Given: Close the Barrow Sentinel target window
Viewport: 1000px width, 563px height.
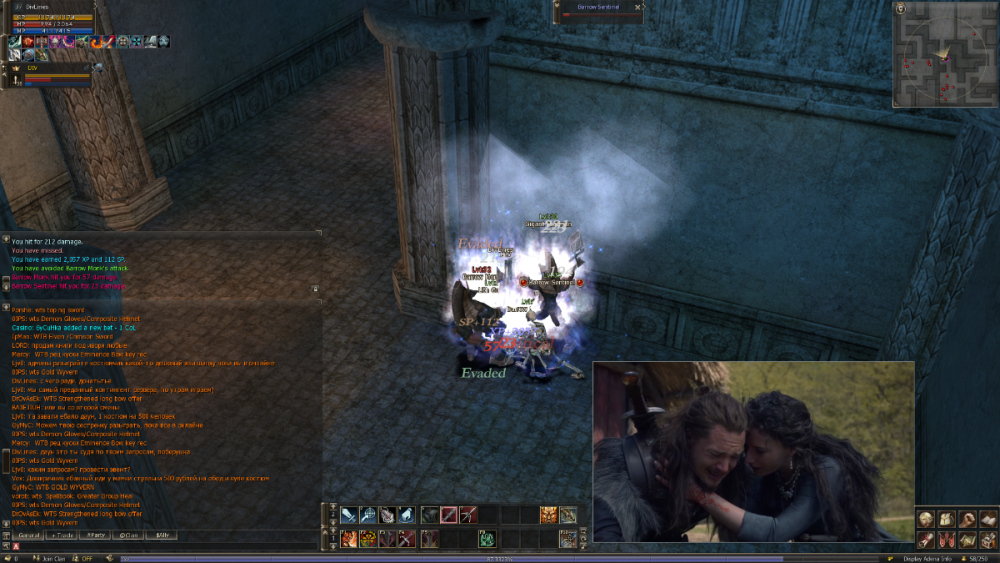Looking at the screenshot, I should click(x=637, y=7).
